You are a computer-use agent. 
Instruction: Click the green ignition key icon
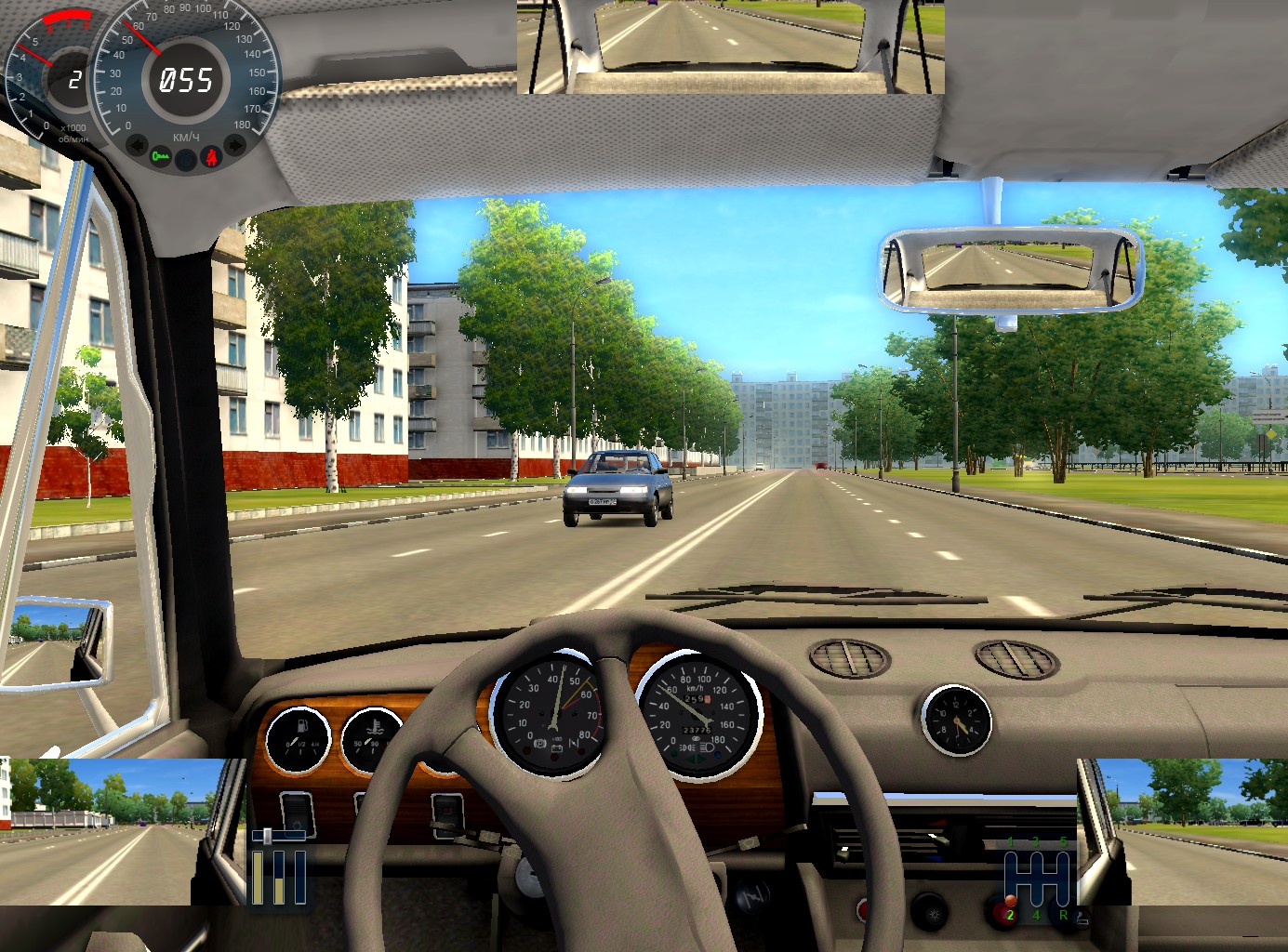click(162, 157)
